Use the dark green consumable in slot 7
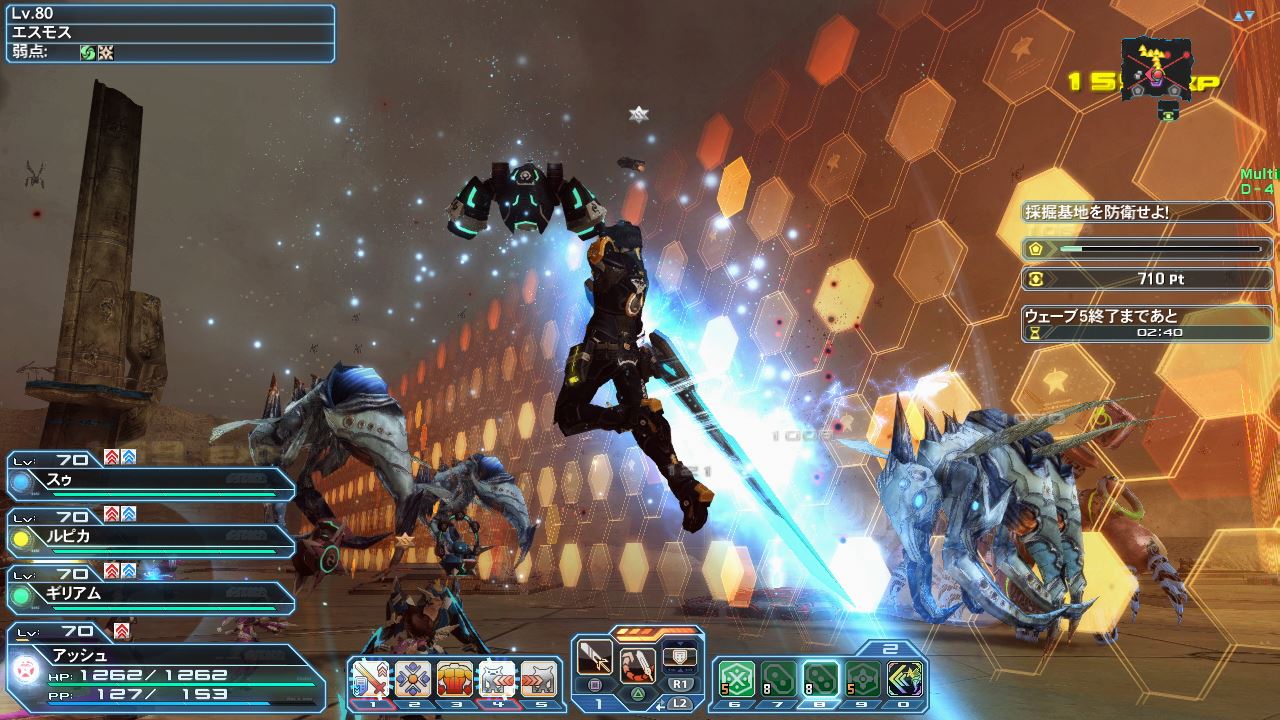 click(778, 679)
